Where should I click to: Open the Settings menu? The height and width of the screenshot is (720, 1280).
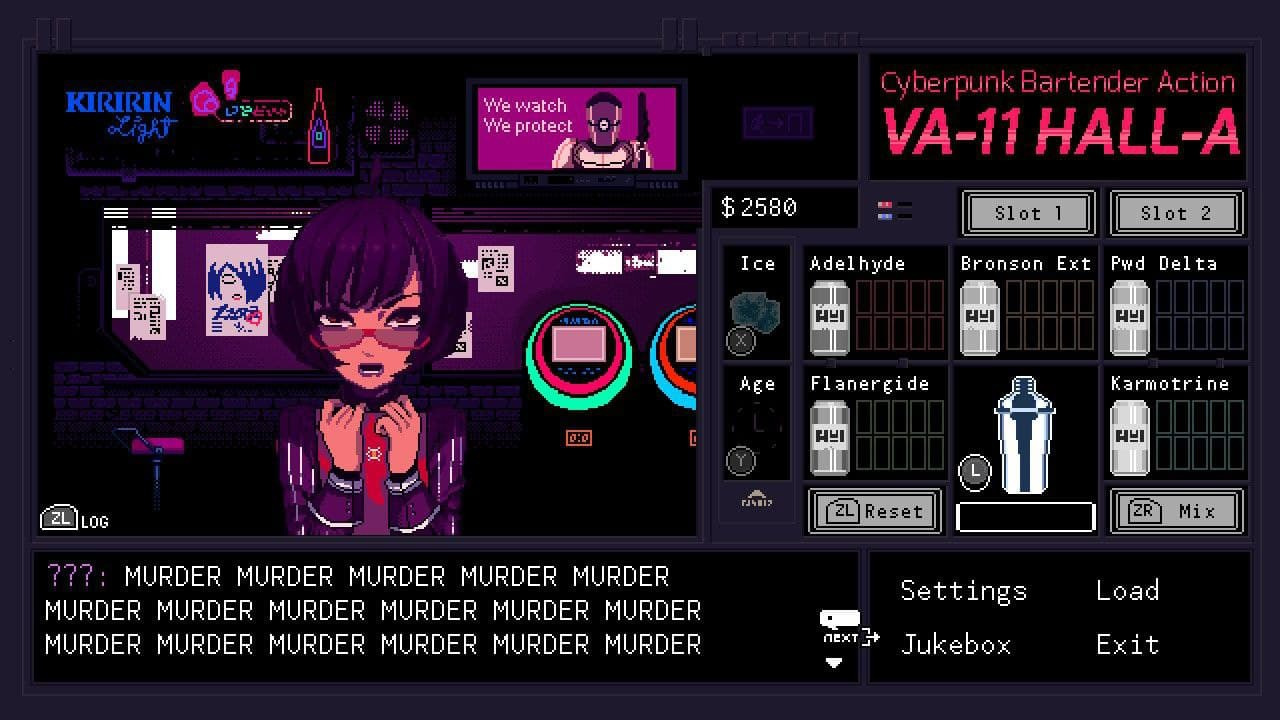pyautogui.click(x=963, y=591)
